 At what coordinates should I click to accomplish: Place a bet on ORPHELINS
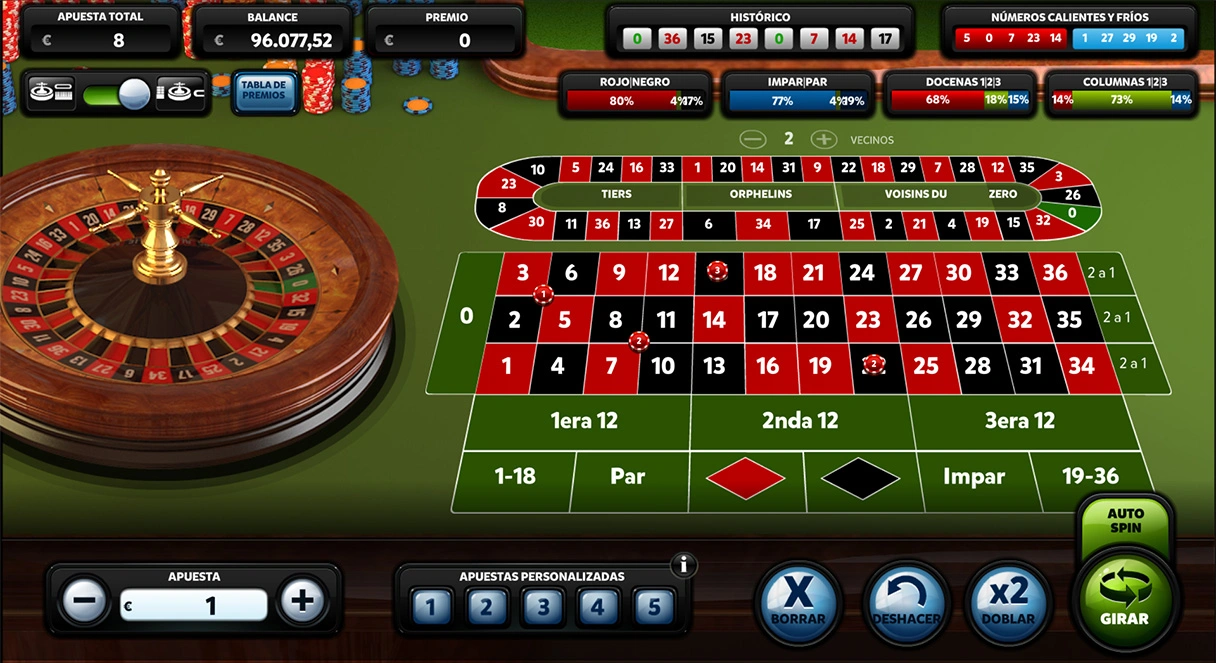pyautogui.click(x=760, y=194)
